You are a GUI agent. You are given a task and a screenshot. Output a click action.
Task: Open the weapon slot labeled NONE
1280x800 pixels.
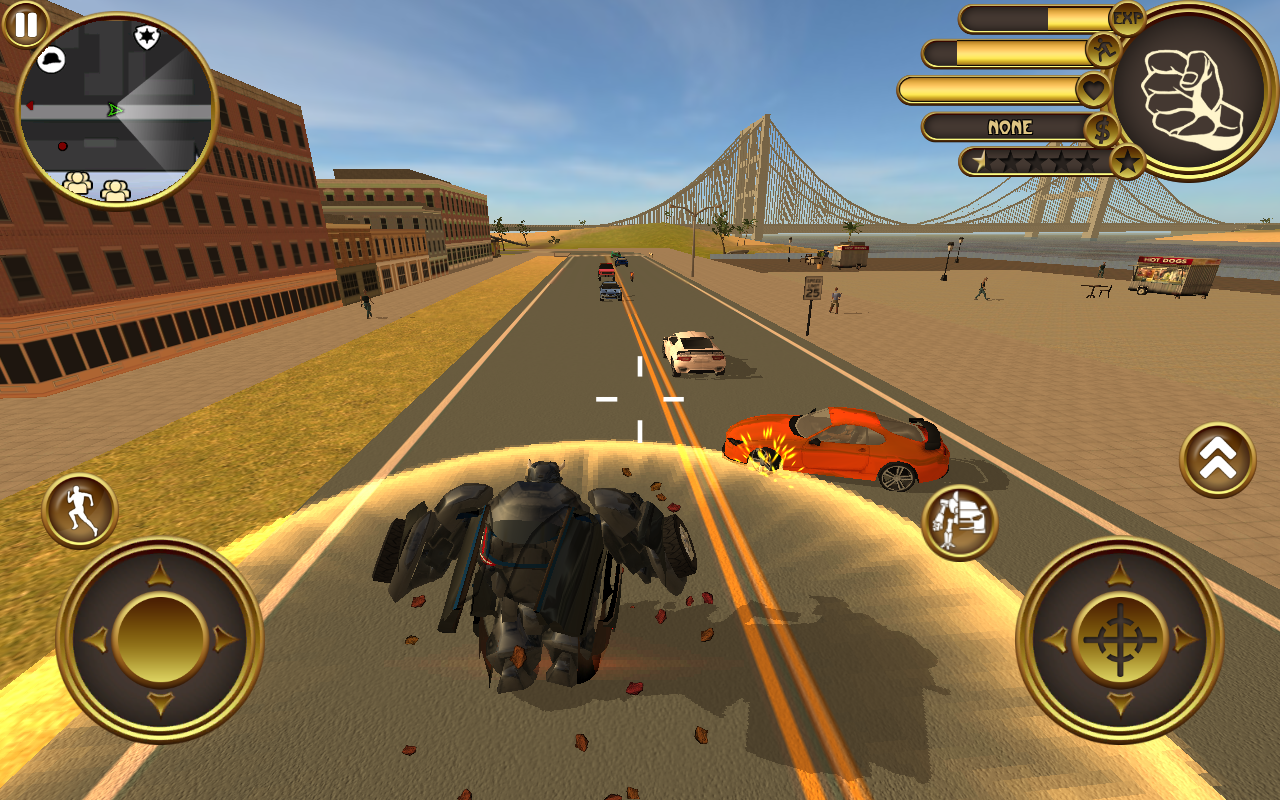pyautogui.click(x=1011, y=128)
